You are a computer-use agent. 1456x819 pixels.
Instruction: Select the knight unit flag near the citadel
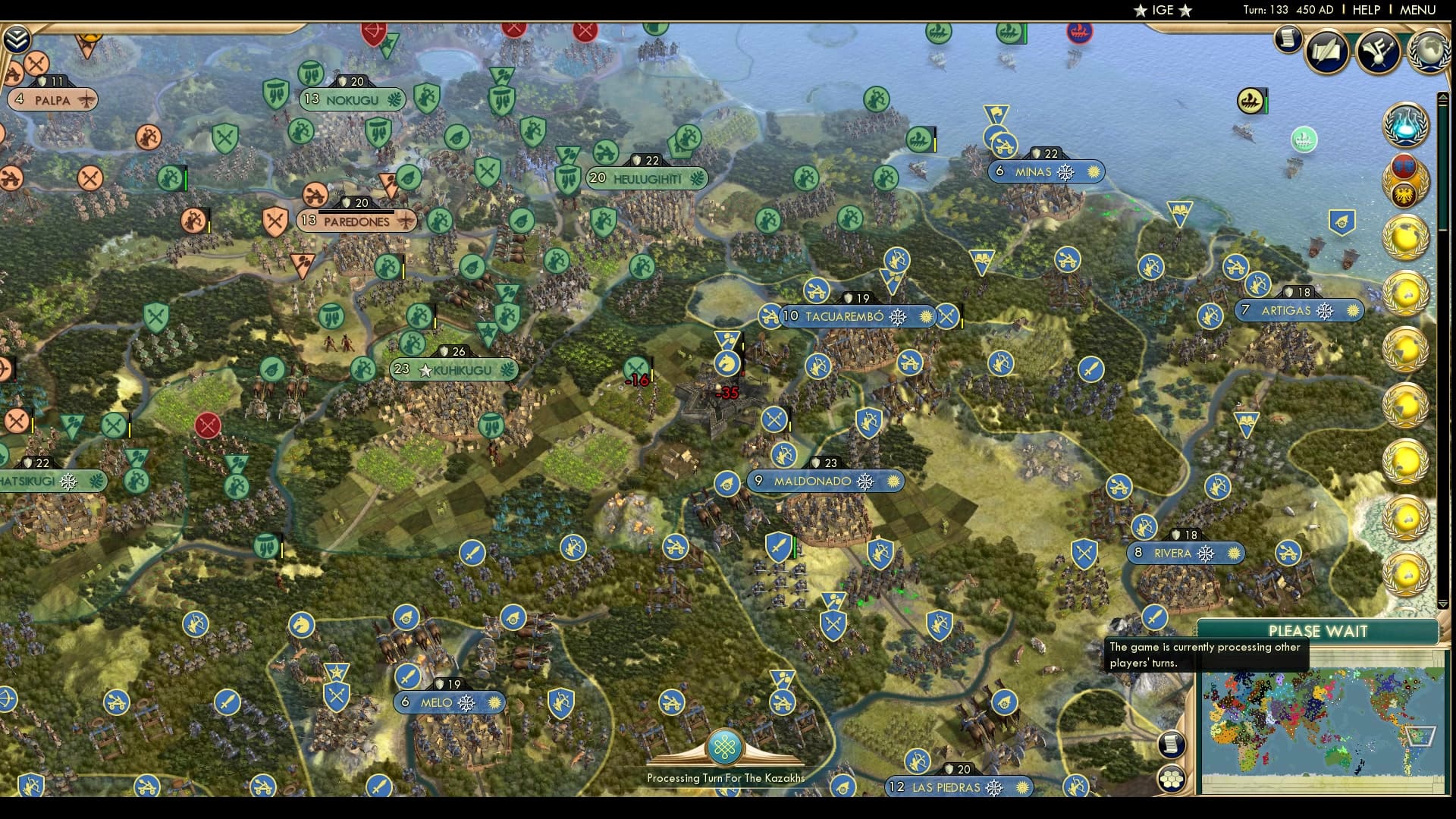[x=726, y=362]
